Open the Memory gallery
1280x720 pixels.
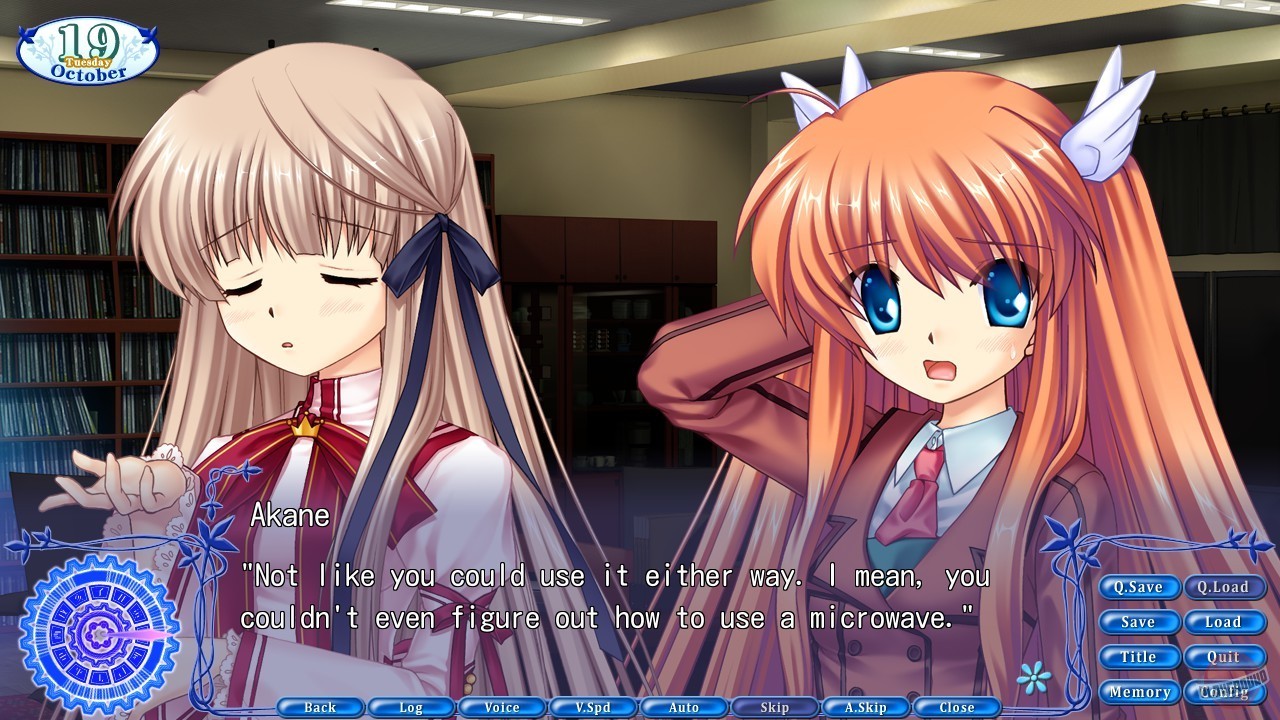(1139, 691)
